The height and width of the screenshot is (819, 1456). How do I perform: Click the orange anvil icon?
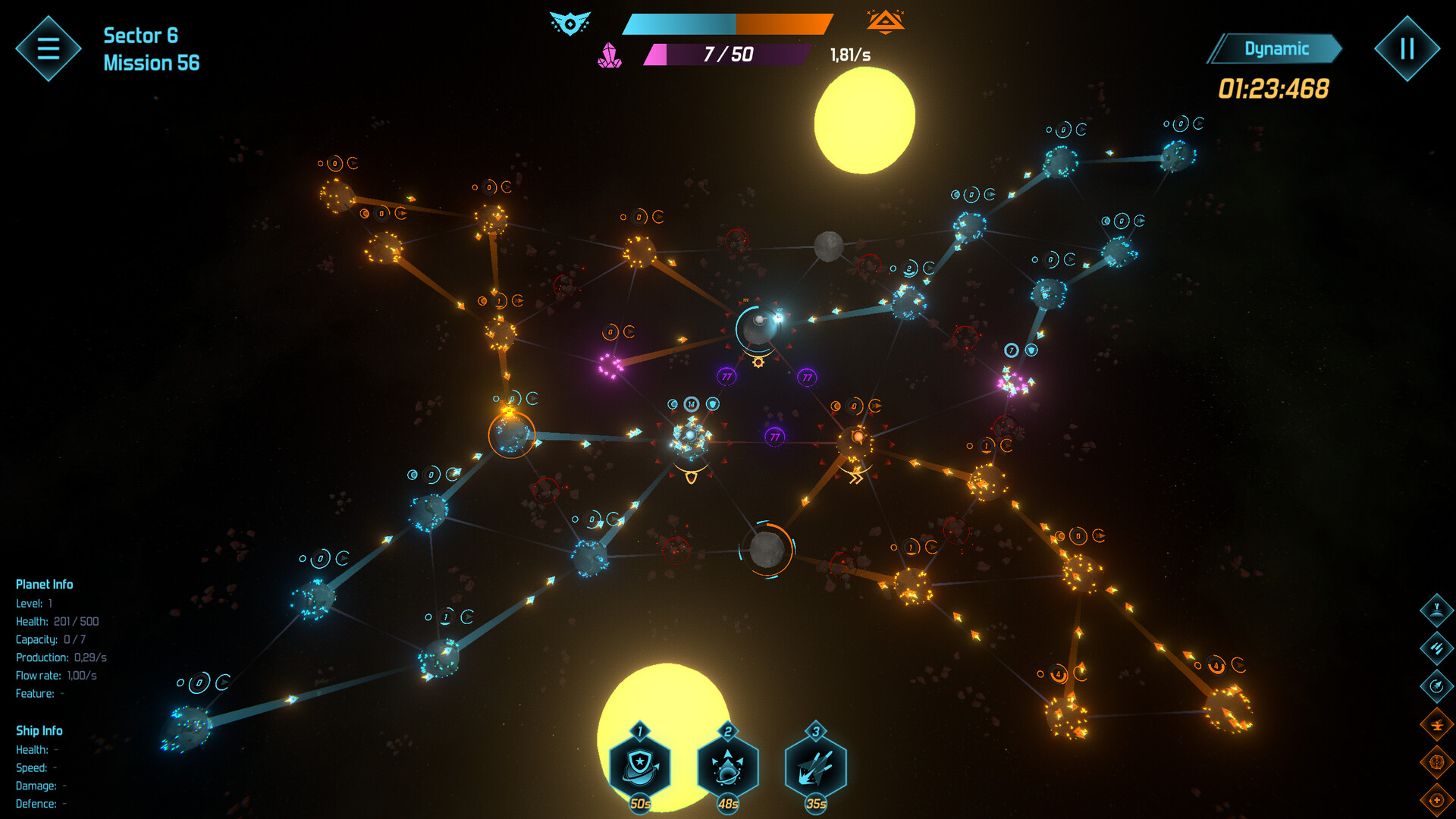tap(1436, 724)
